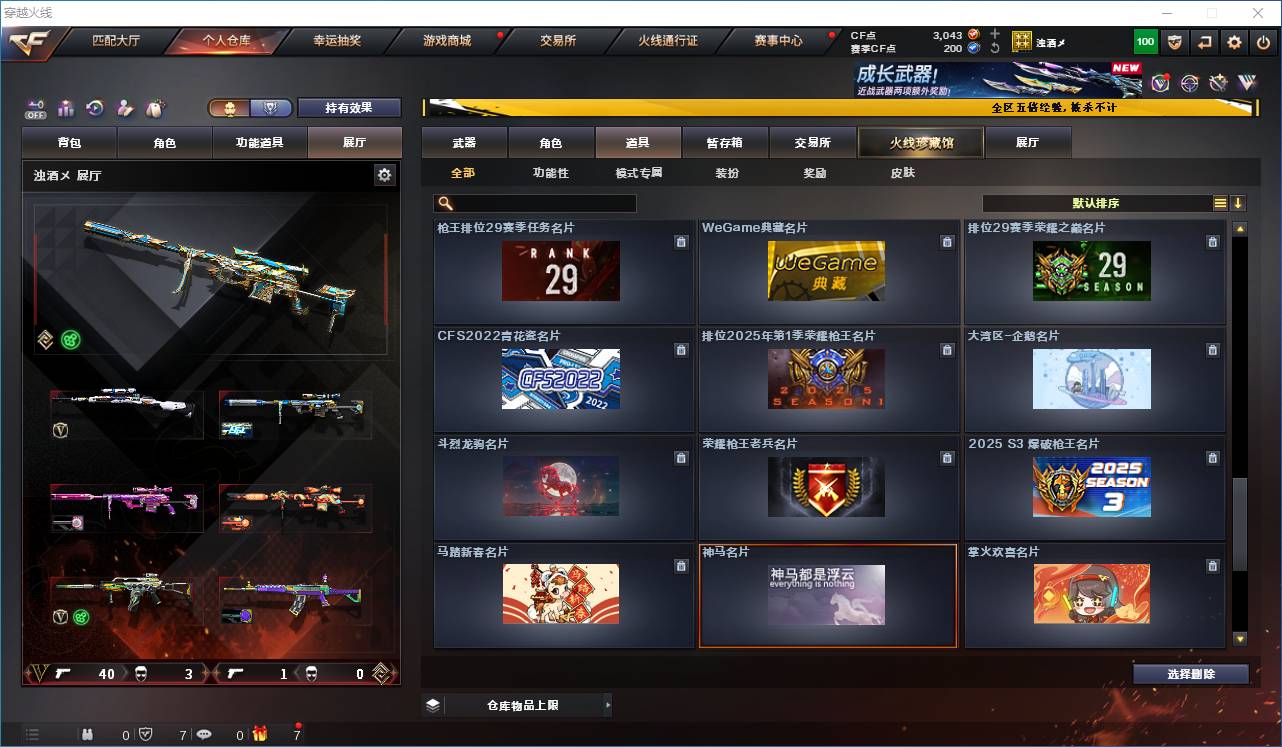The height and width of the screenshot is (747, 1282).
Task: Open the gift icon in the bottom status bar
Action: 260,734
